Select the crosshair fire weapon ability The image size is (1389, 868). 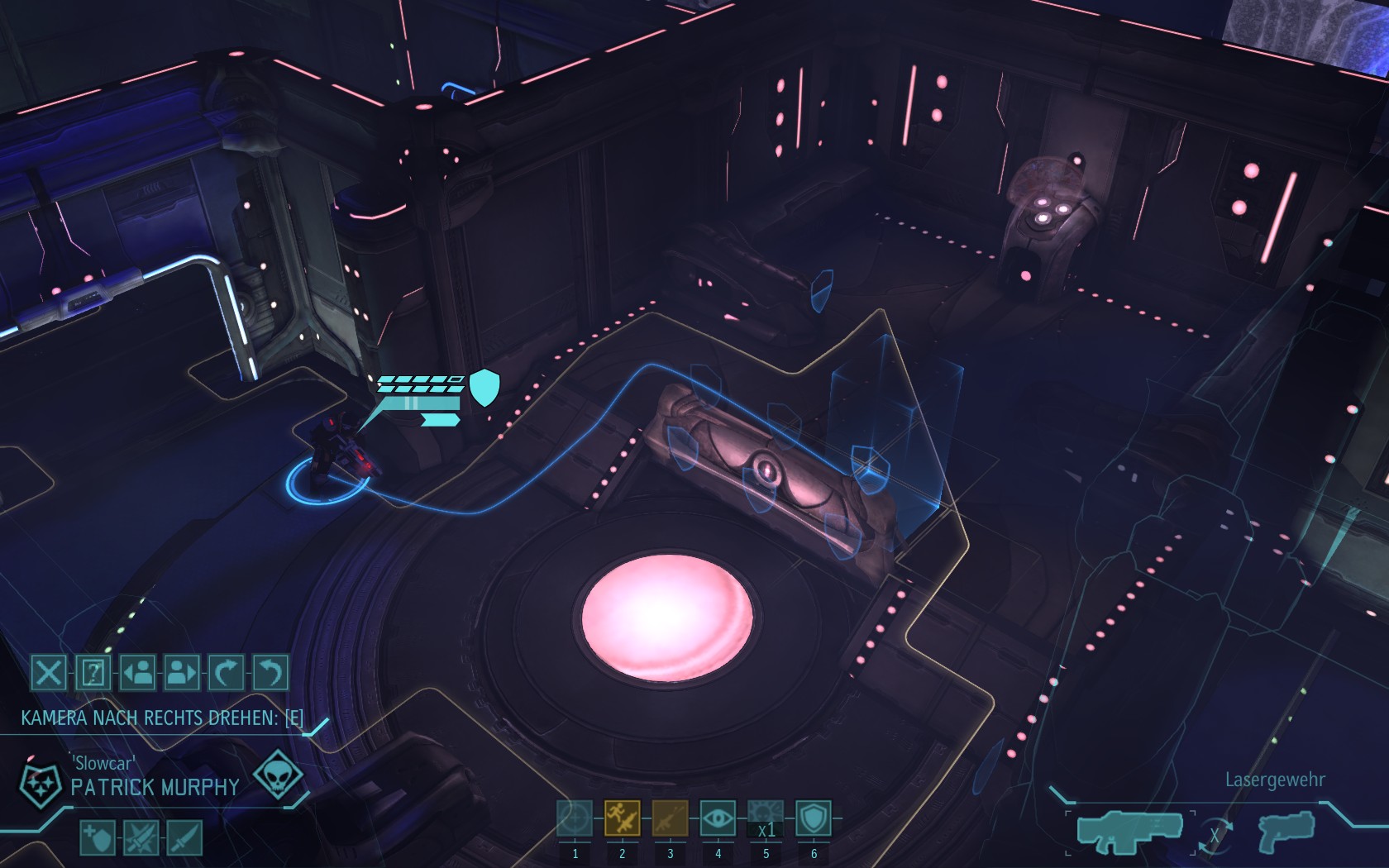[575, 818]
